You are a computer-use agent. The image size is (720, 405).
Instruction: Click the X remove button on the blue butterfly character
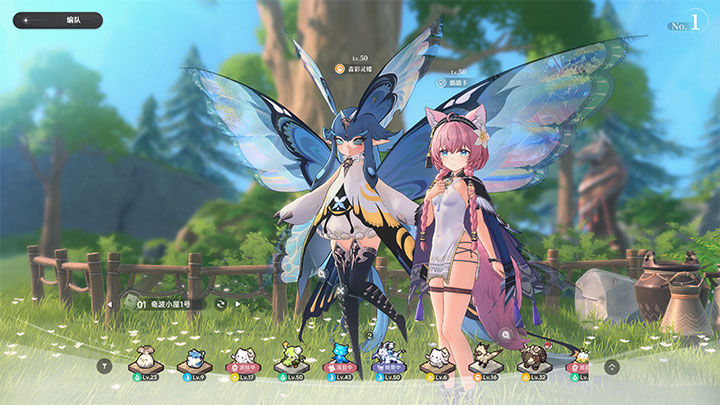(341, 294)
